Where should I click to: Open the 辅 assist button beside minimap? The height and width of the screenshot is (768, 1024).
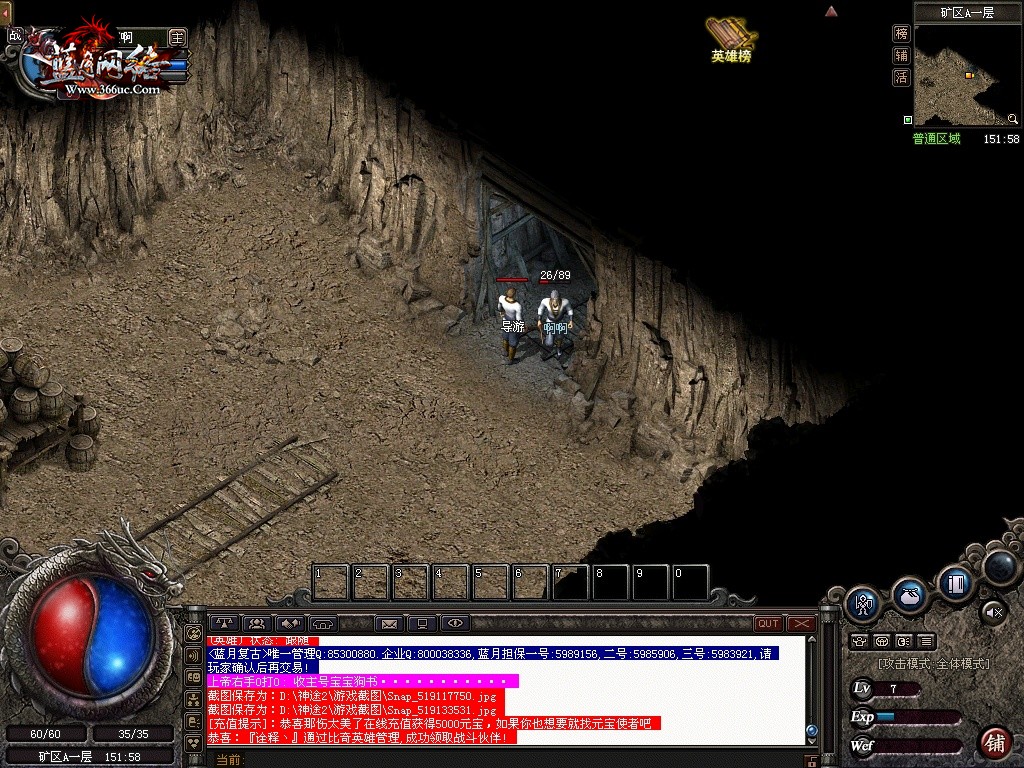point(901,56)
